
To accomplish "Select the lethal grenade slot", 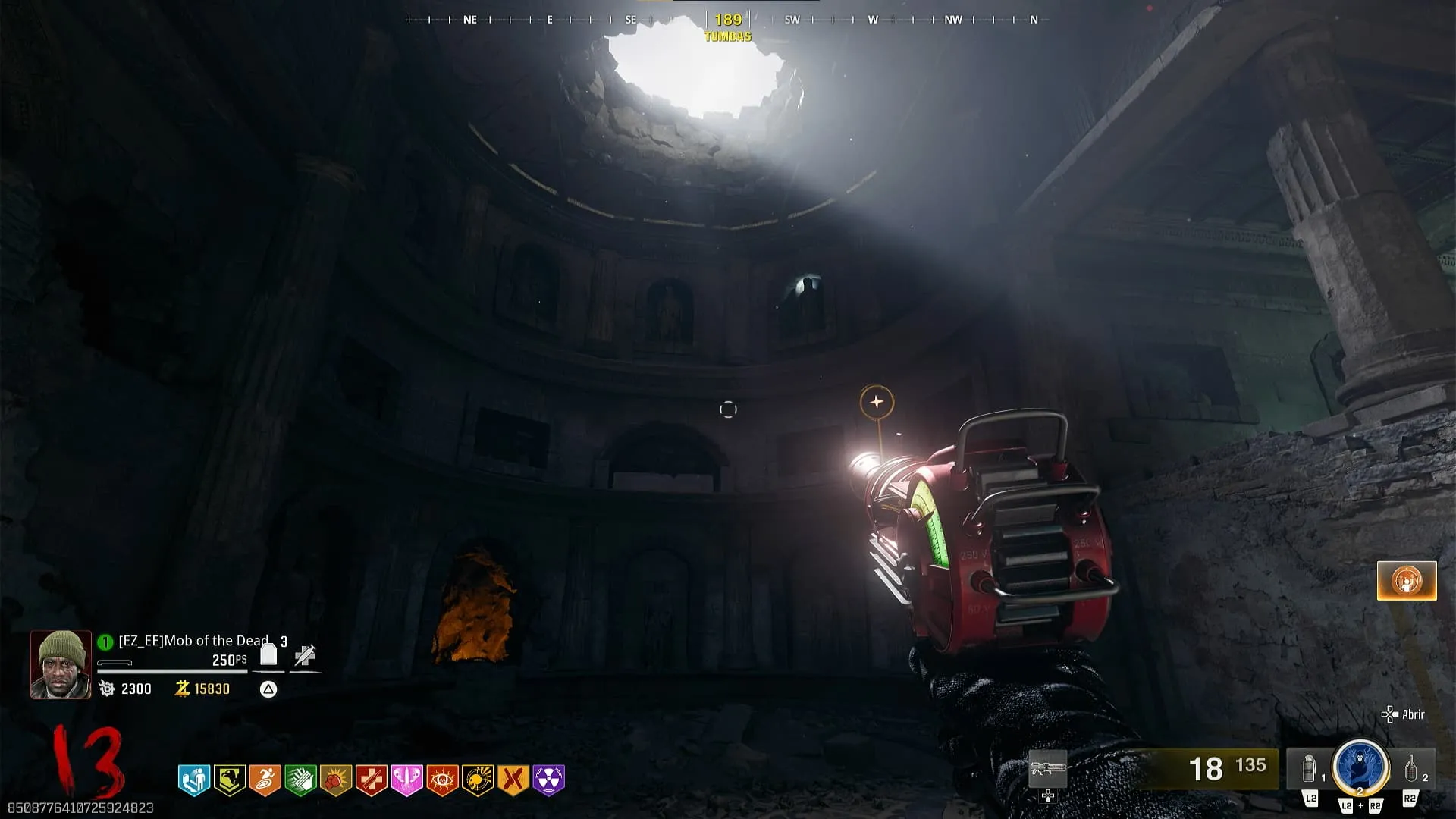I will [x=1411, y=769].
